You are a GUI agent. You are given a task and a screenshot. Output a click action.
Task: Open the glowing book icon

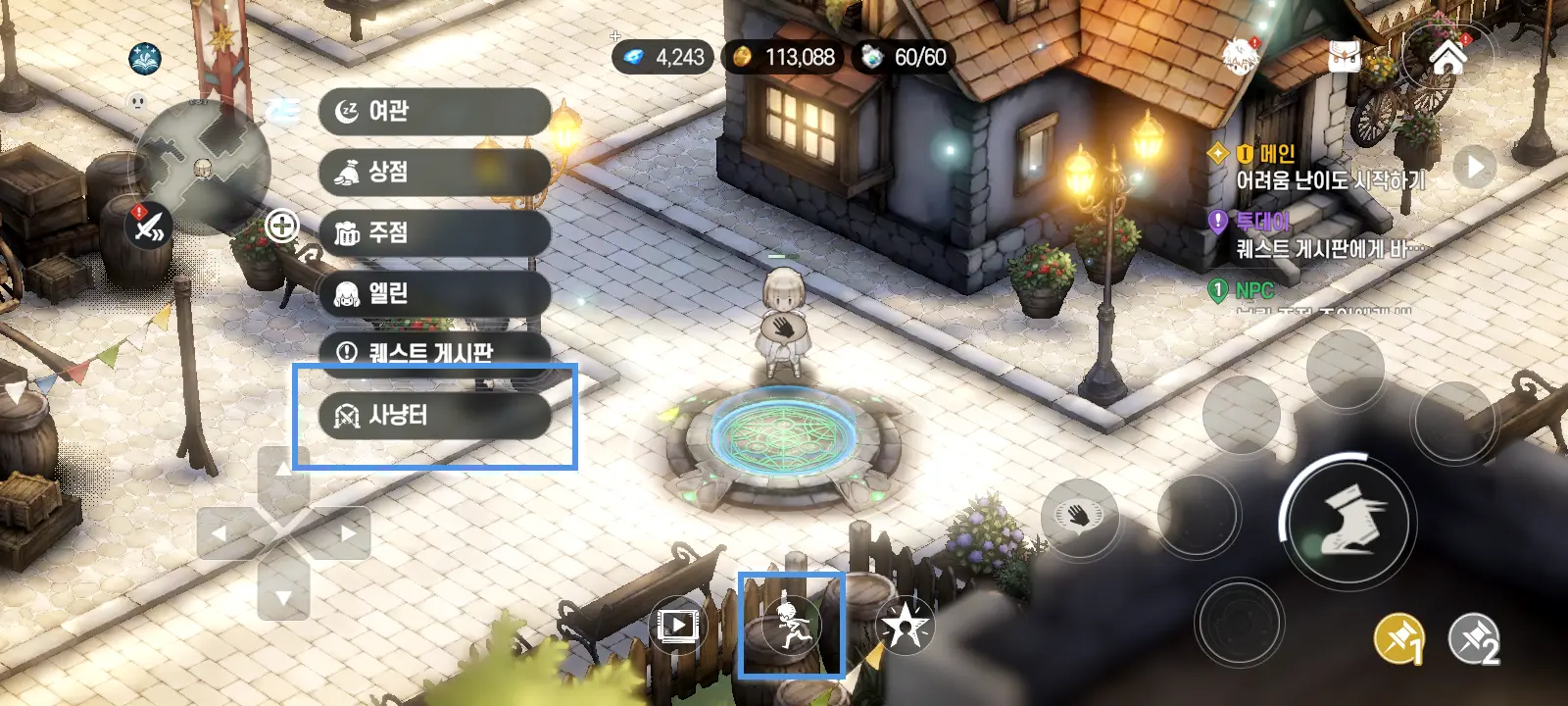pyautogui.click(x=146, y=59)
